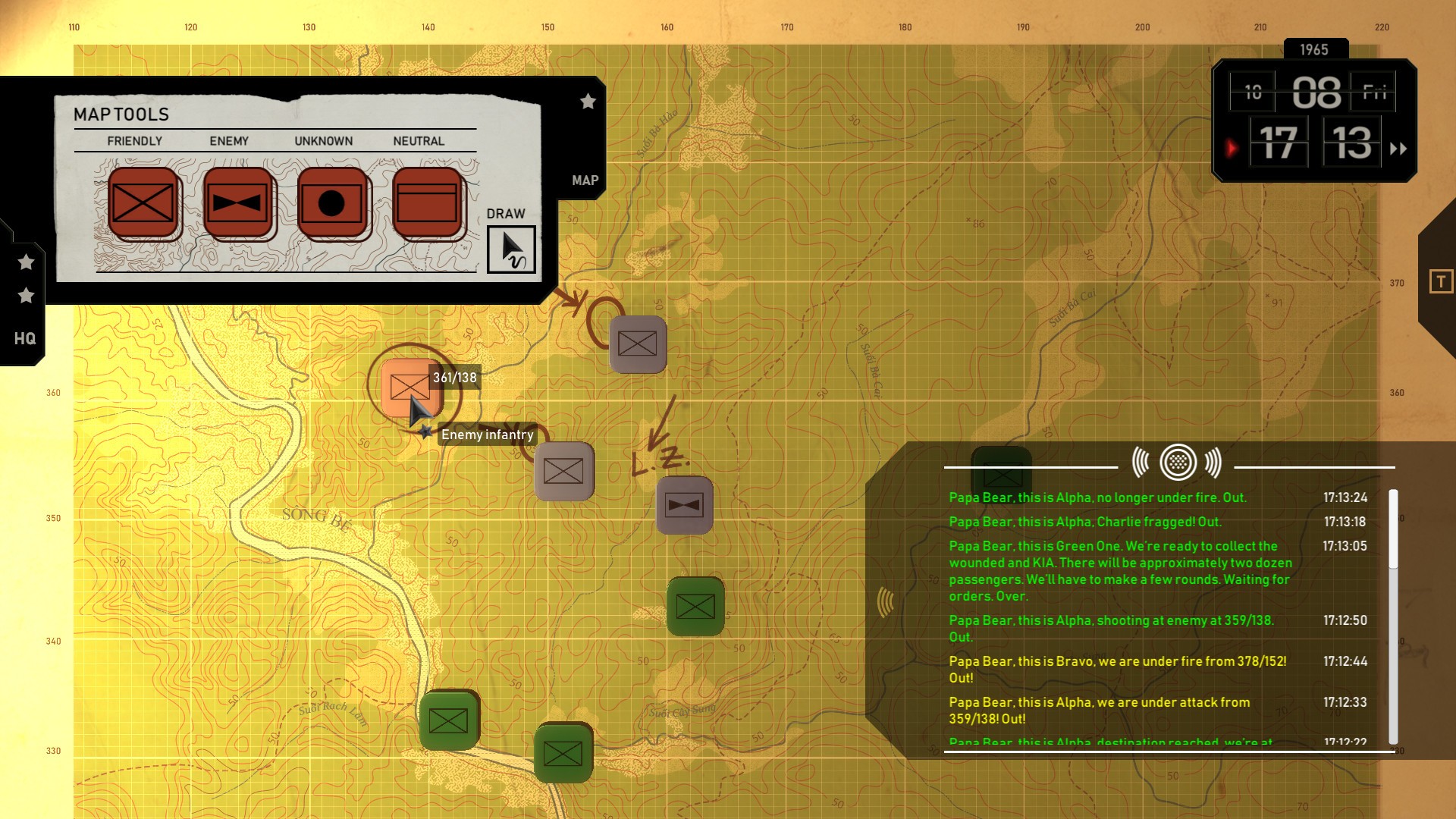Image resolution: width=1456 pixels, height=819 pixels.
Task: Select the Unknown marker tool
Action: click(x=331, y=202)
